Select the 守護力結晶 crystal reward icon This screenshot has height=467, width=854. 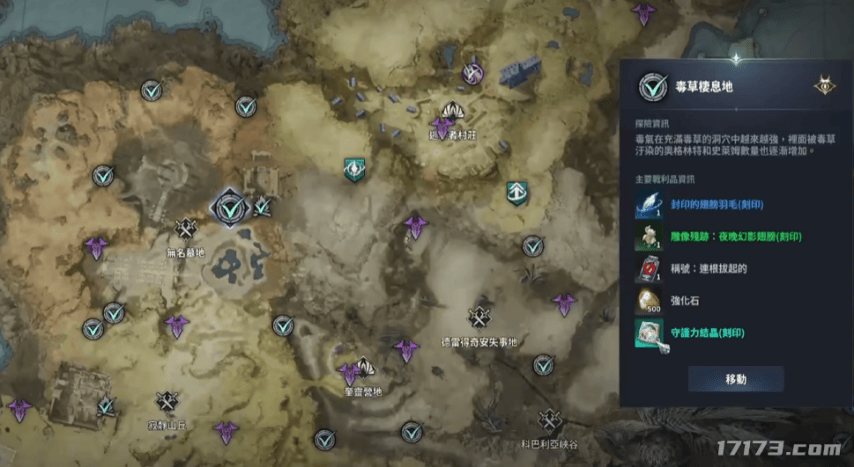[x=647, y=332]
